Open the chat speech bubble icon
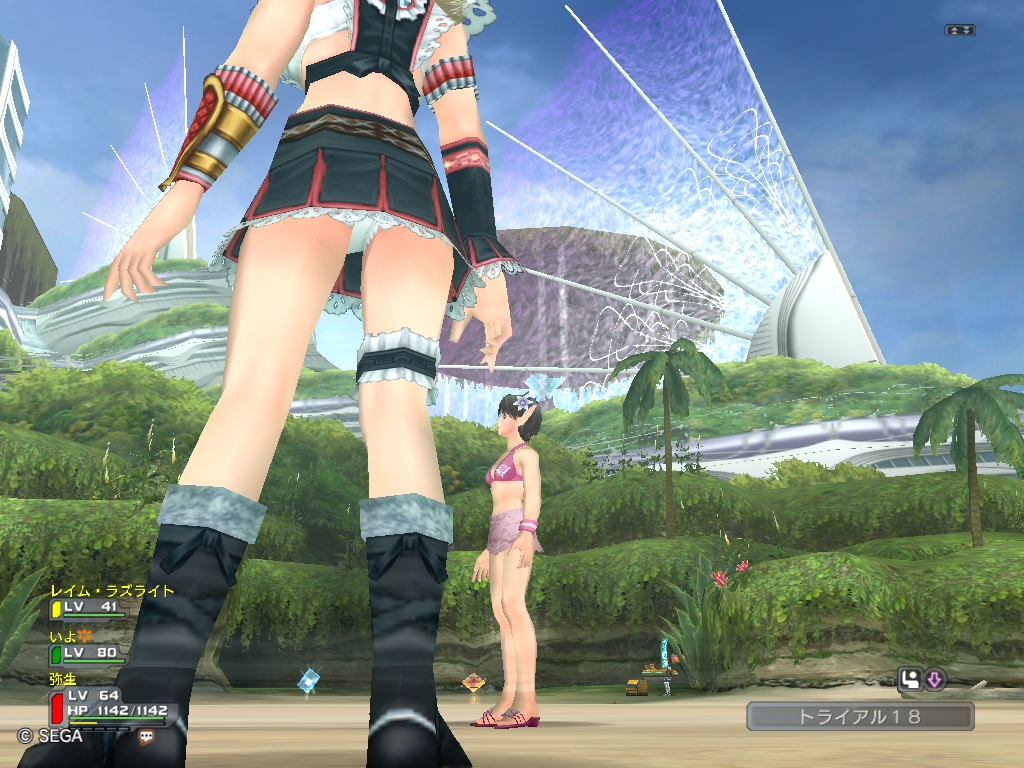1024x768 pixels. tap(147, 736)
